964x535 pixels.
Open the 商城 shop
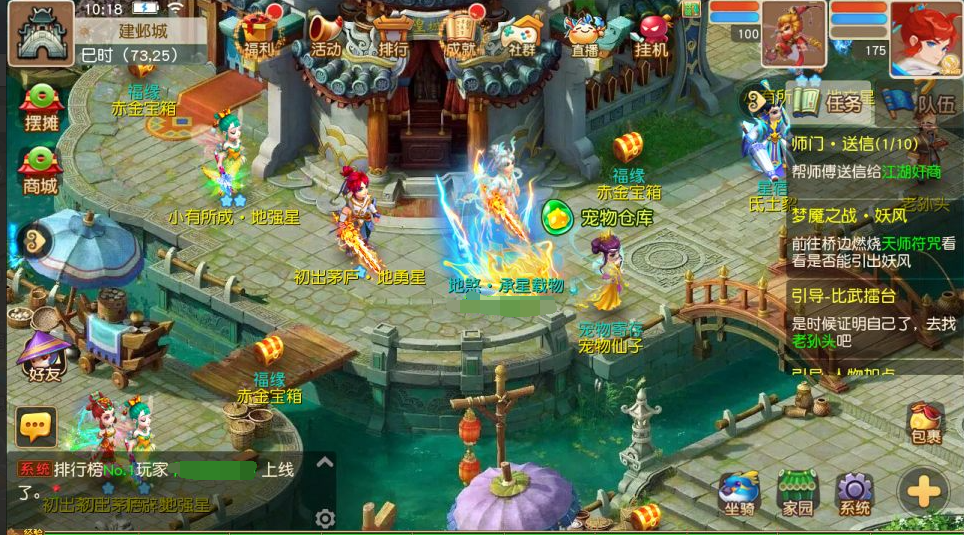click(x=41, y=168)
